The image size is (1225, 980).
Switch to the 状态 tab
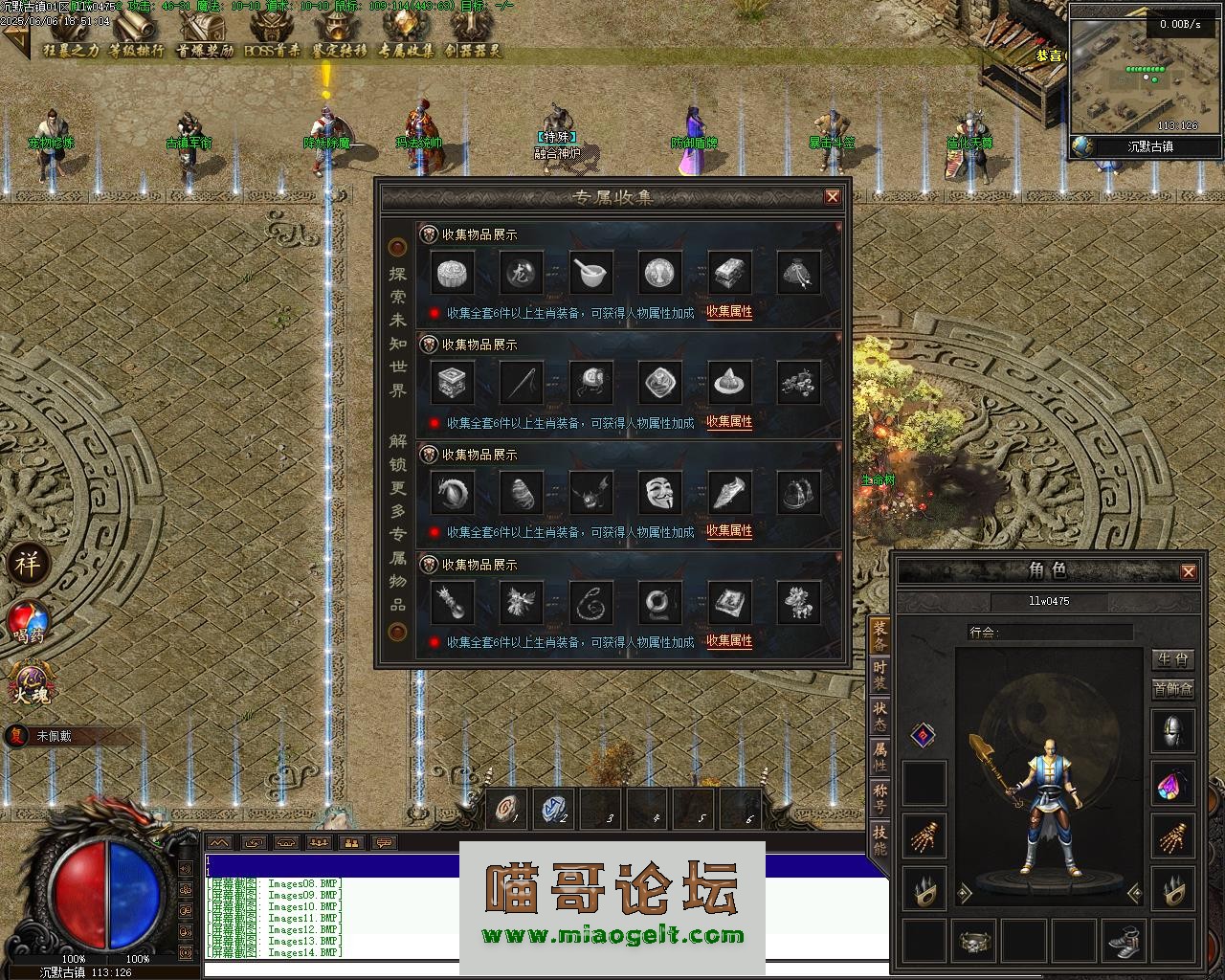click(880, 716)
